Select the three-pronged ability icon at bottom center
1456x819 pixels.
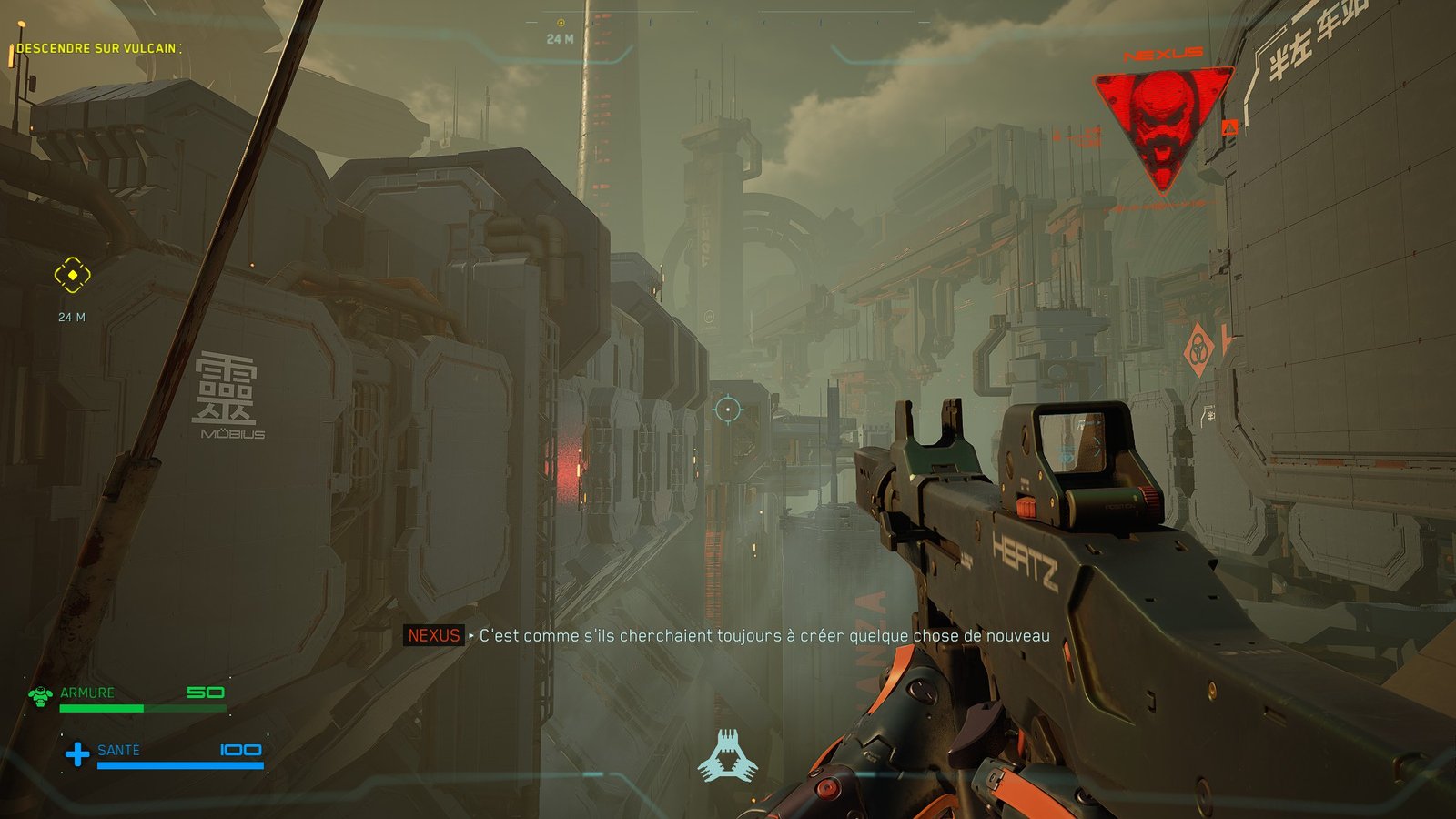727,756
